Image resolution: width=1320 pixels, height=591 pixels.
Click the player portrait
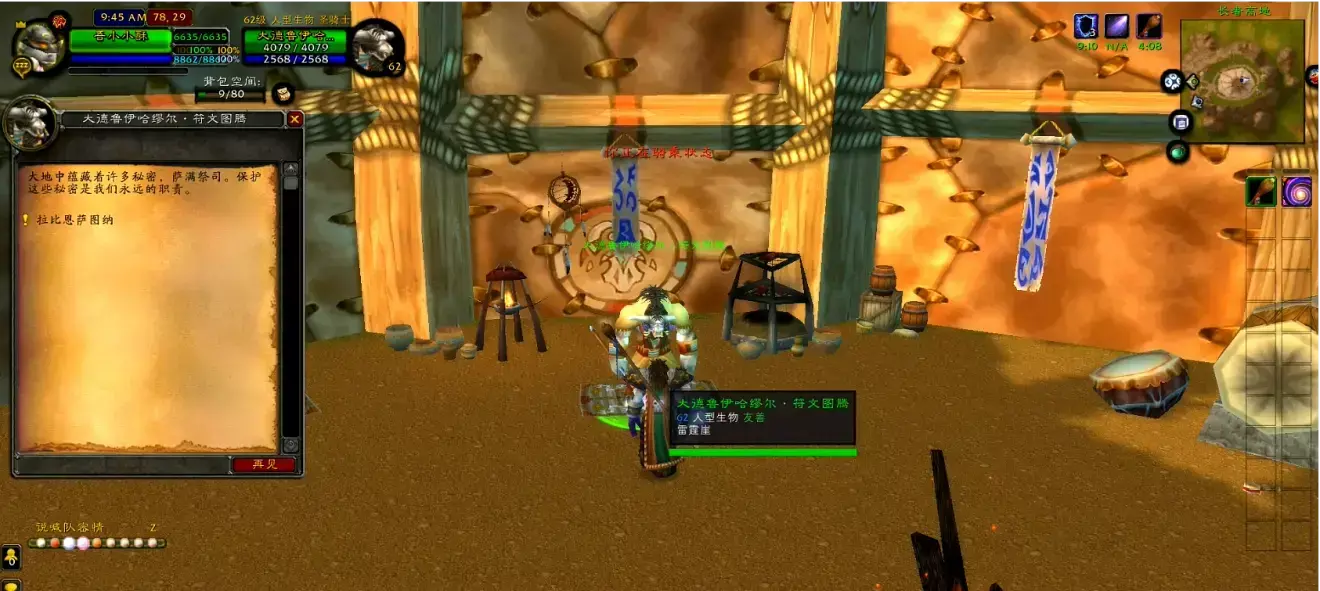38,44
